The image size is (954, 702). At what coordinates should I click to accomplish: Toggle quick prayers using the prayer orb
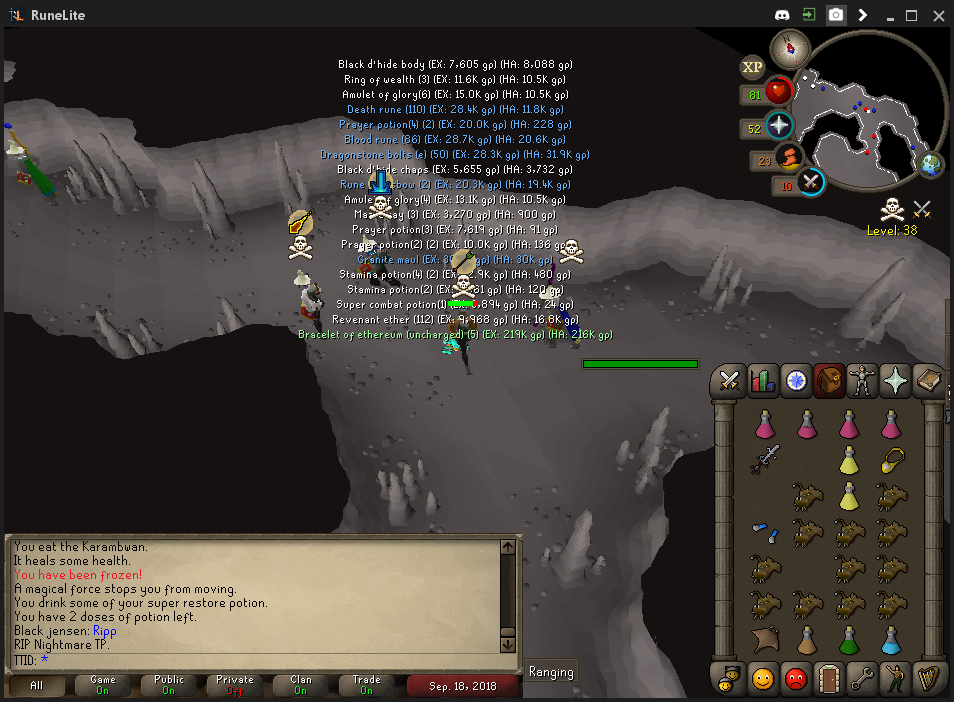(x=779, y=127)
